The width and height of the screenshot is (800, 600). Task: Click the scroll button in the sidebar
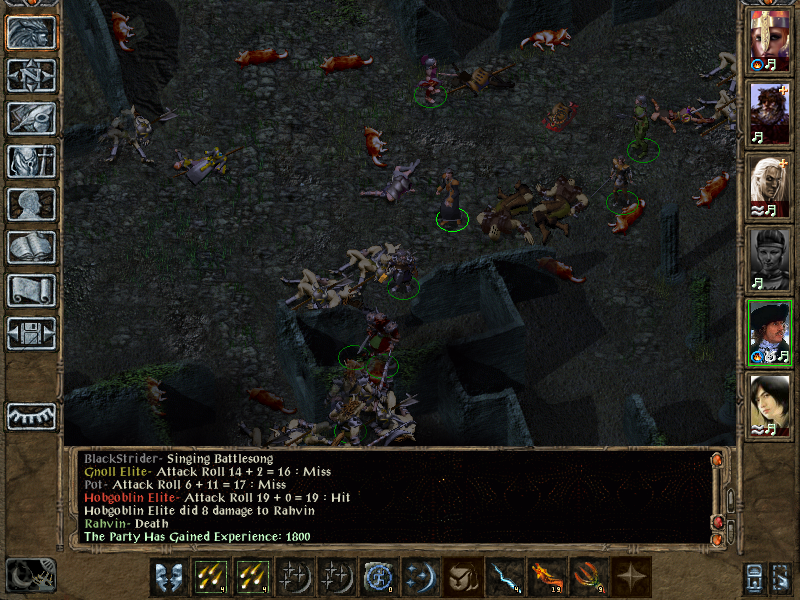(x=31, y=290)
